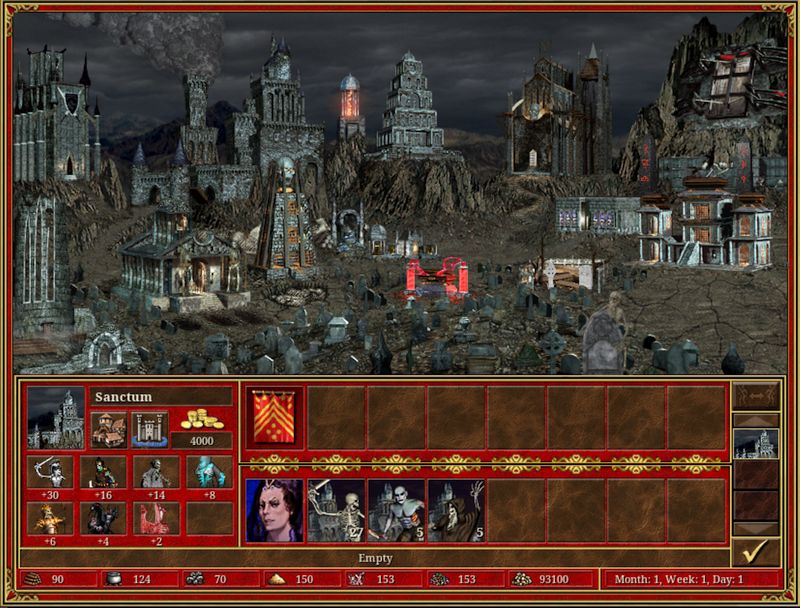Activate the split troops arrow button
Image resolution: width=800 pixels, height=608 pixels.
[x=755, y=395]
